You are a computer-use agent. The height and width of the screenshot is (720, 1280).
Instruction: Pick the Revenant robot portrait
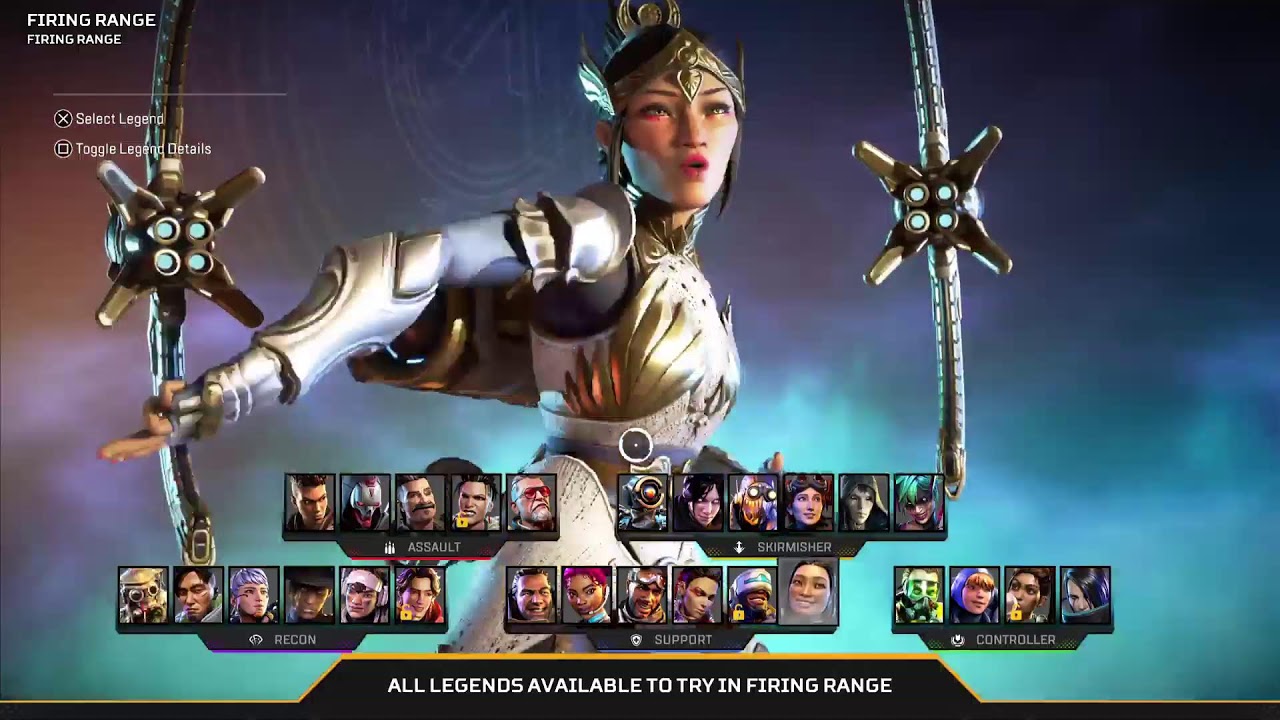coord(364,502)
